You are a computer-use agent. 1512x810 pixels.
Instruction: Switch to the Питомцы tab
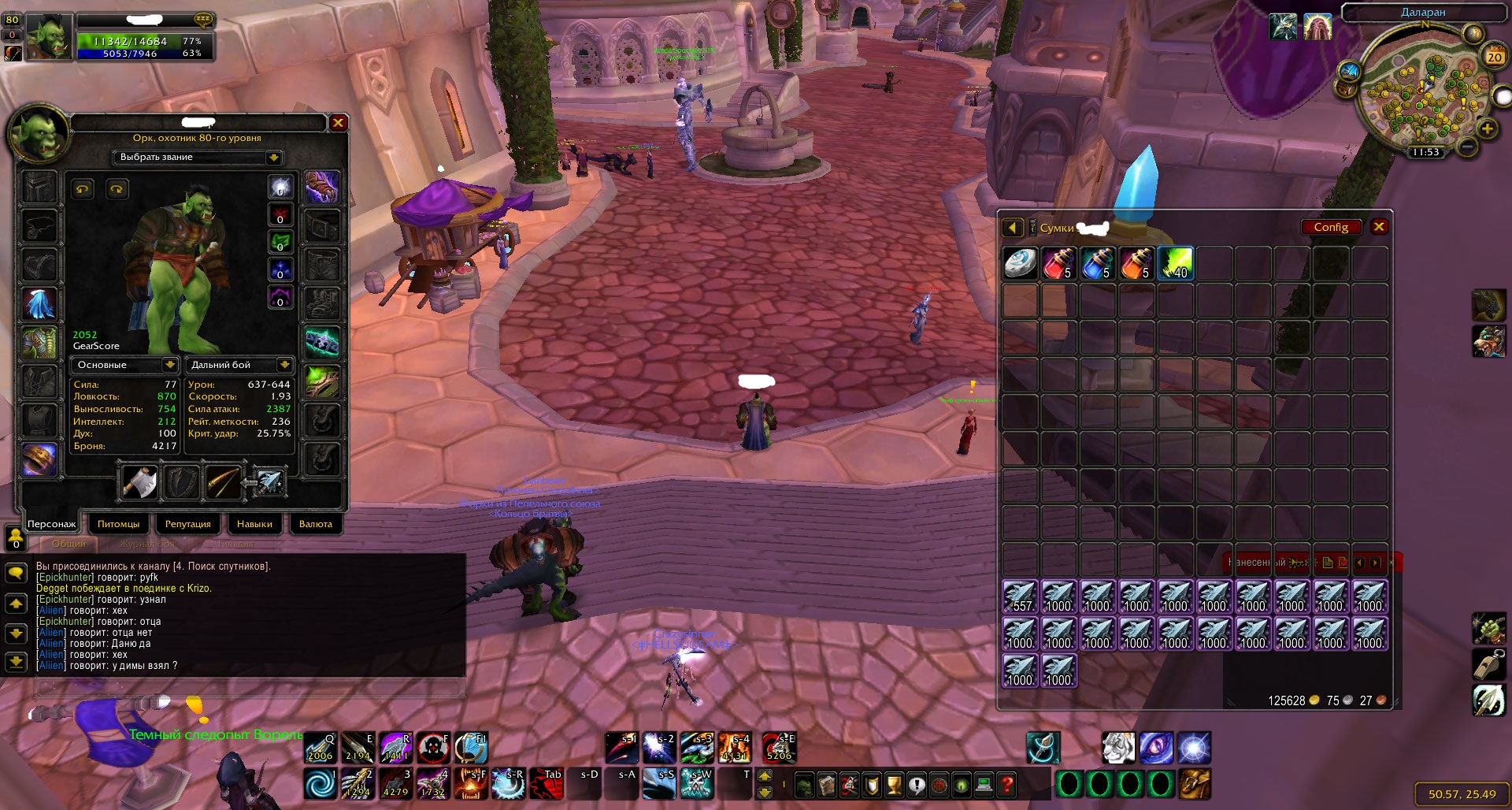click(x=118, y=524)
